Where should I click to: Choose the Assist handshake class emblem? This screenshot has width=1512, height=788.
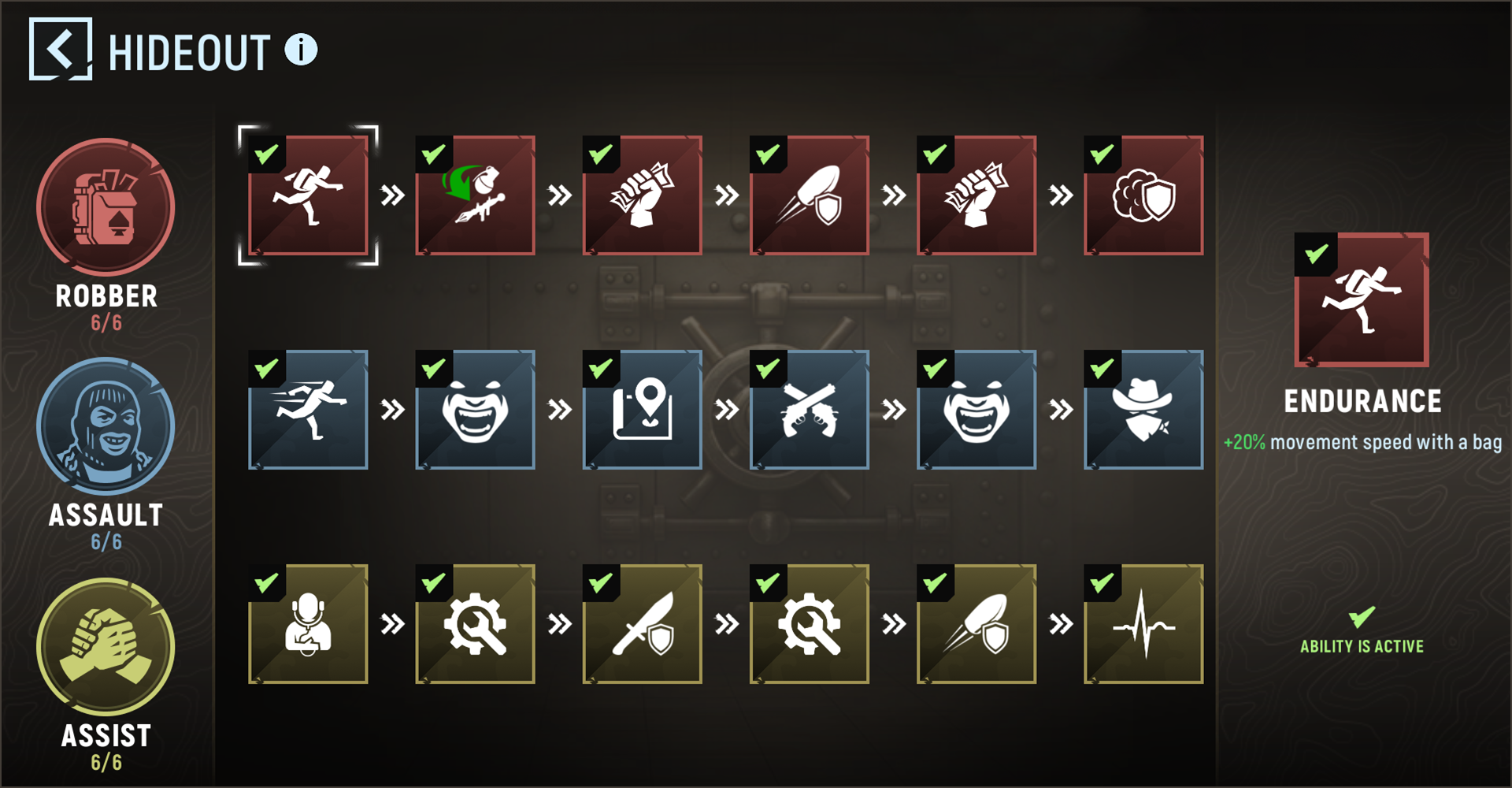pos(106,647)
